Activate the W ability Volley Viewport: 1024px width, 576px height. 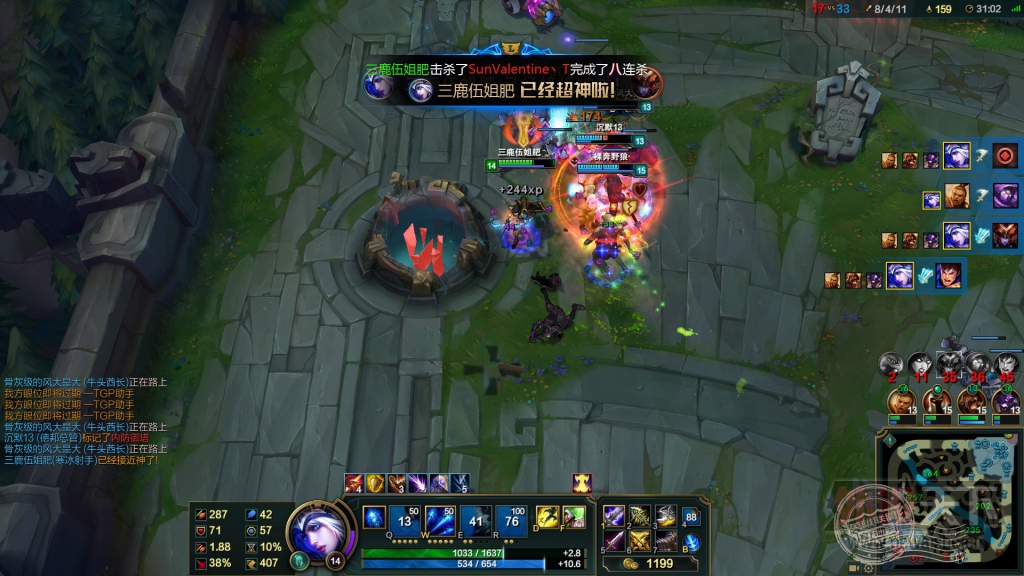pos(440,519)
